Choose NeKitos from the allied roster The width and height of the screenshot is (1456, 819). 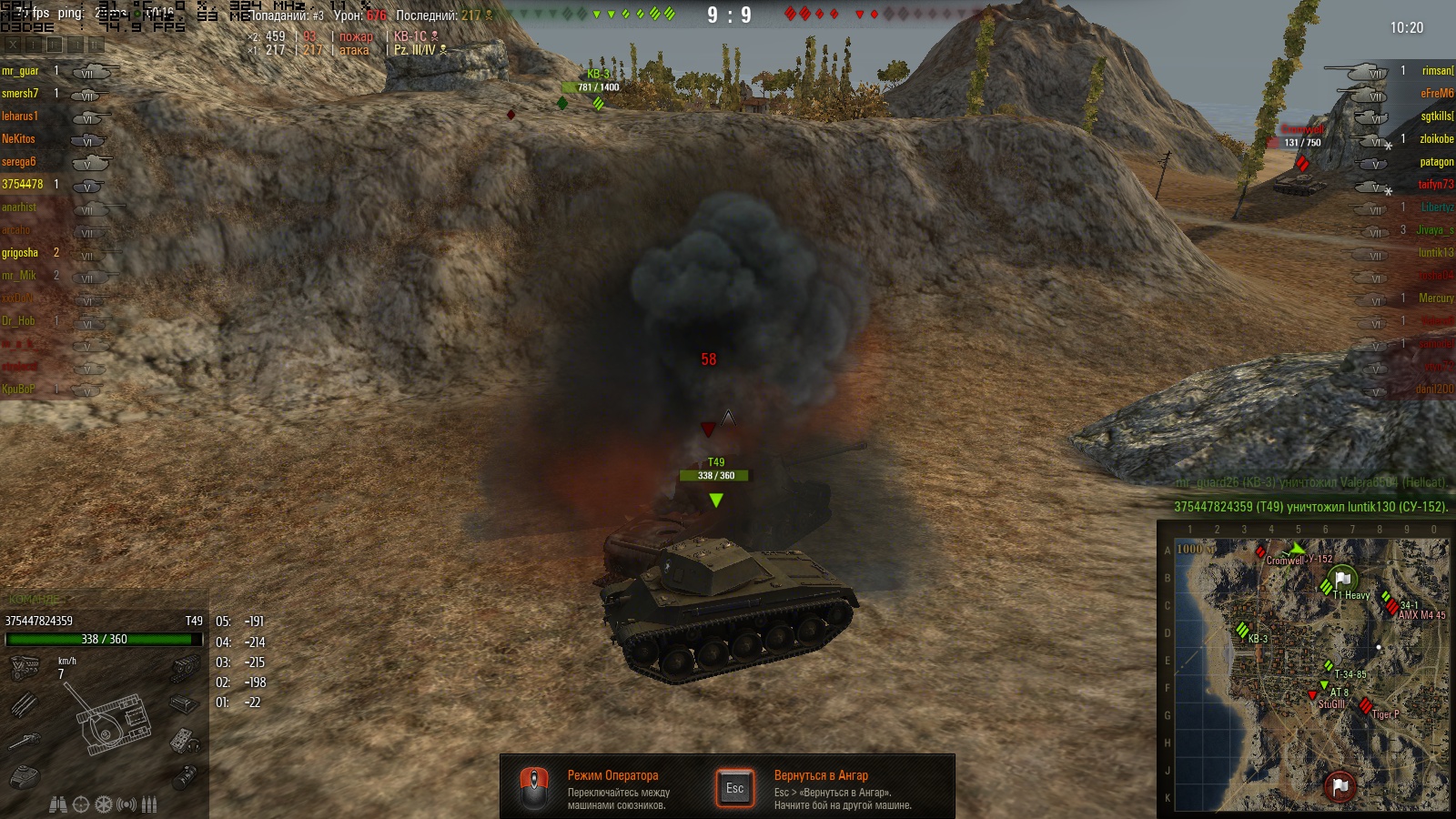click(18, 139)
